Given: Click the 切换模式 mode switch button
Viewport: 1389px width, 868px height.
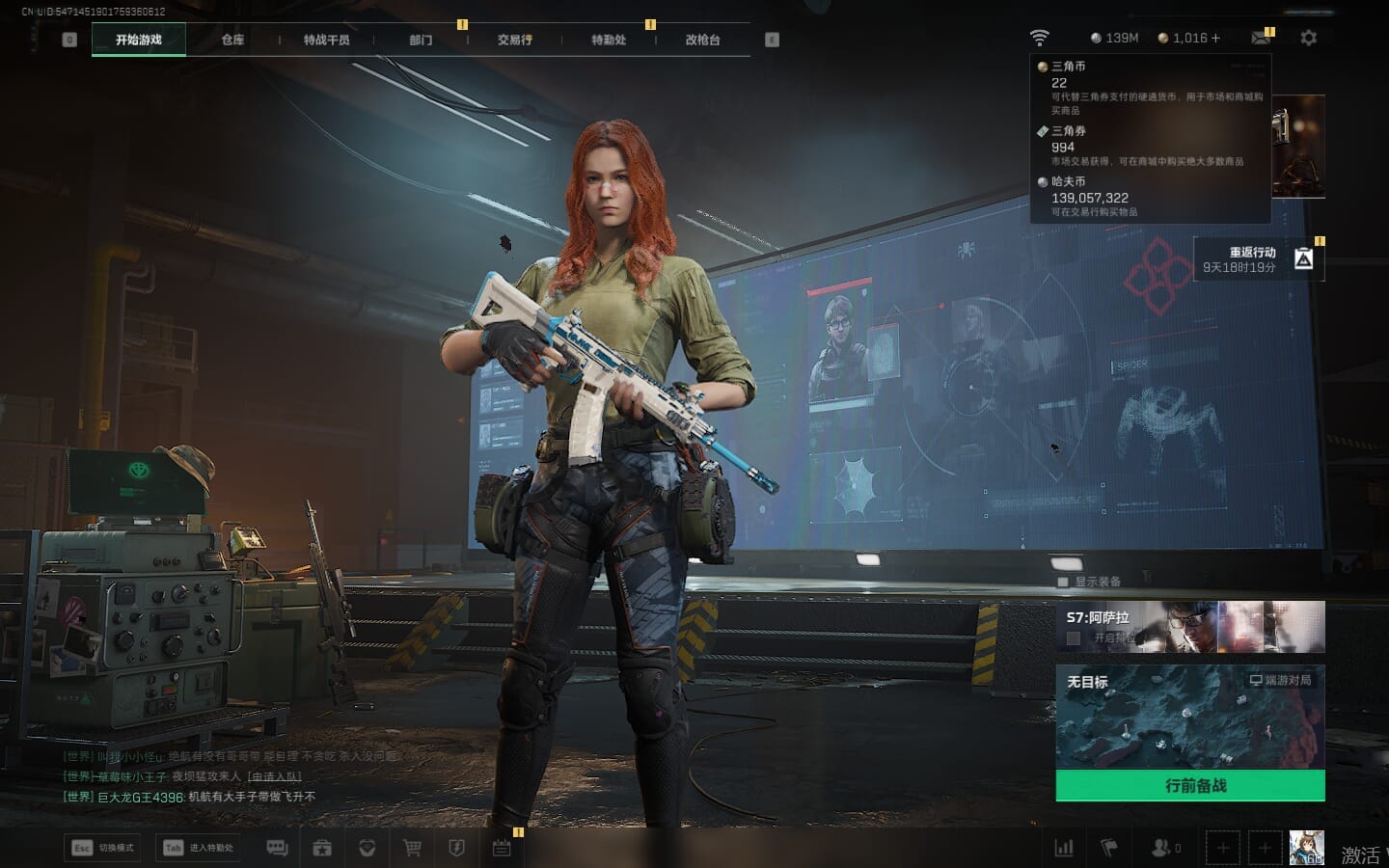Looking at the screenshot, I should coord(102,848).
